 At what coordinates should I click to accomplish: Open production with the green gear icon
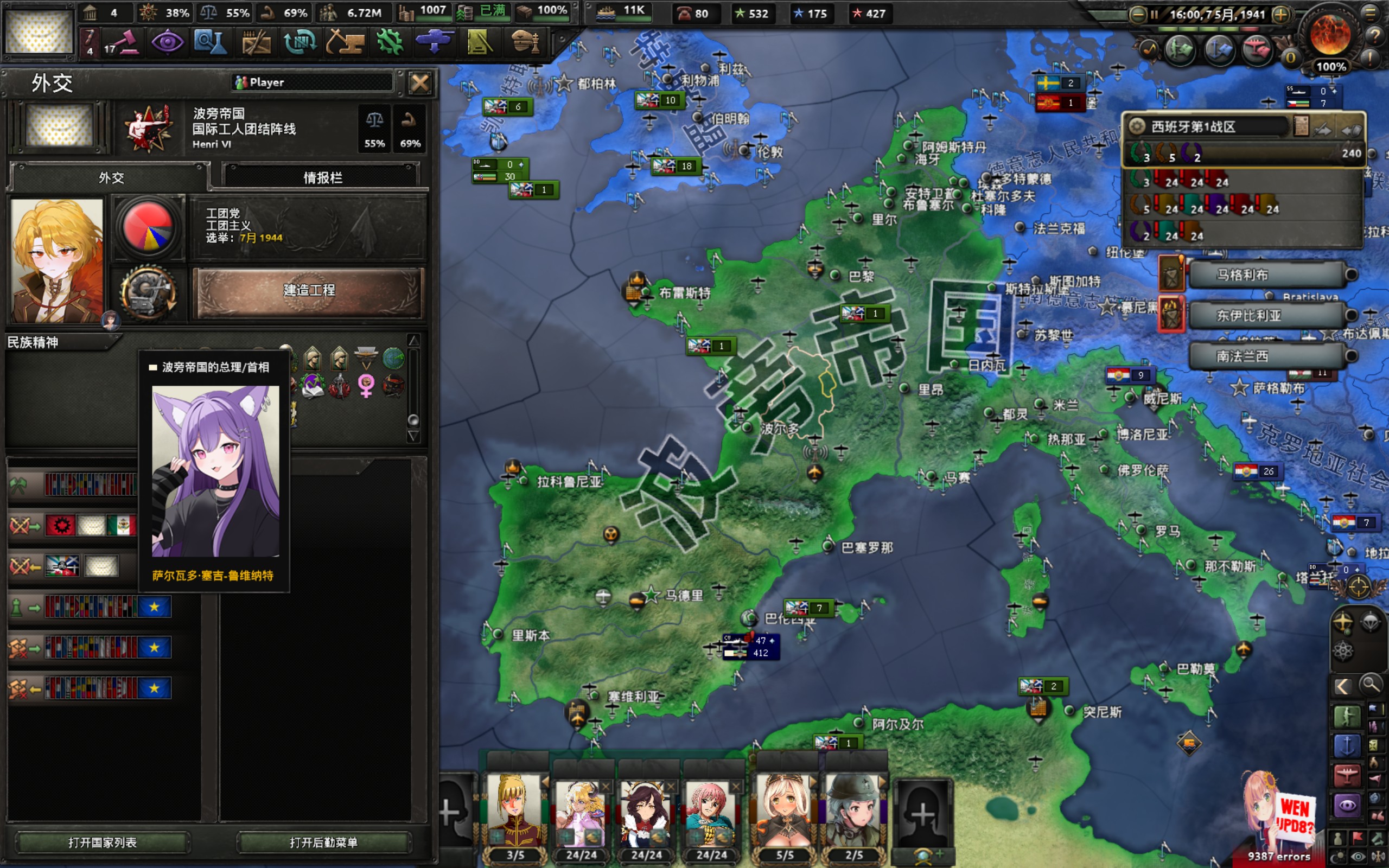click(390, 42)
